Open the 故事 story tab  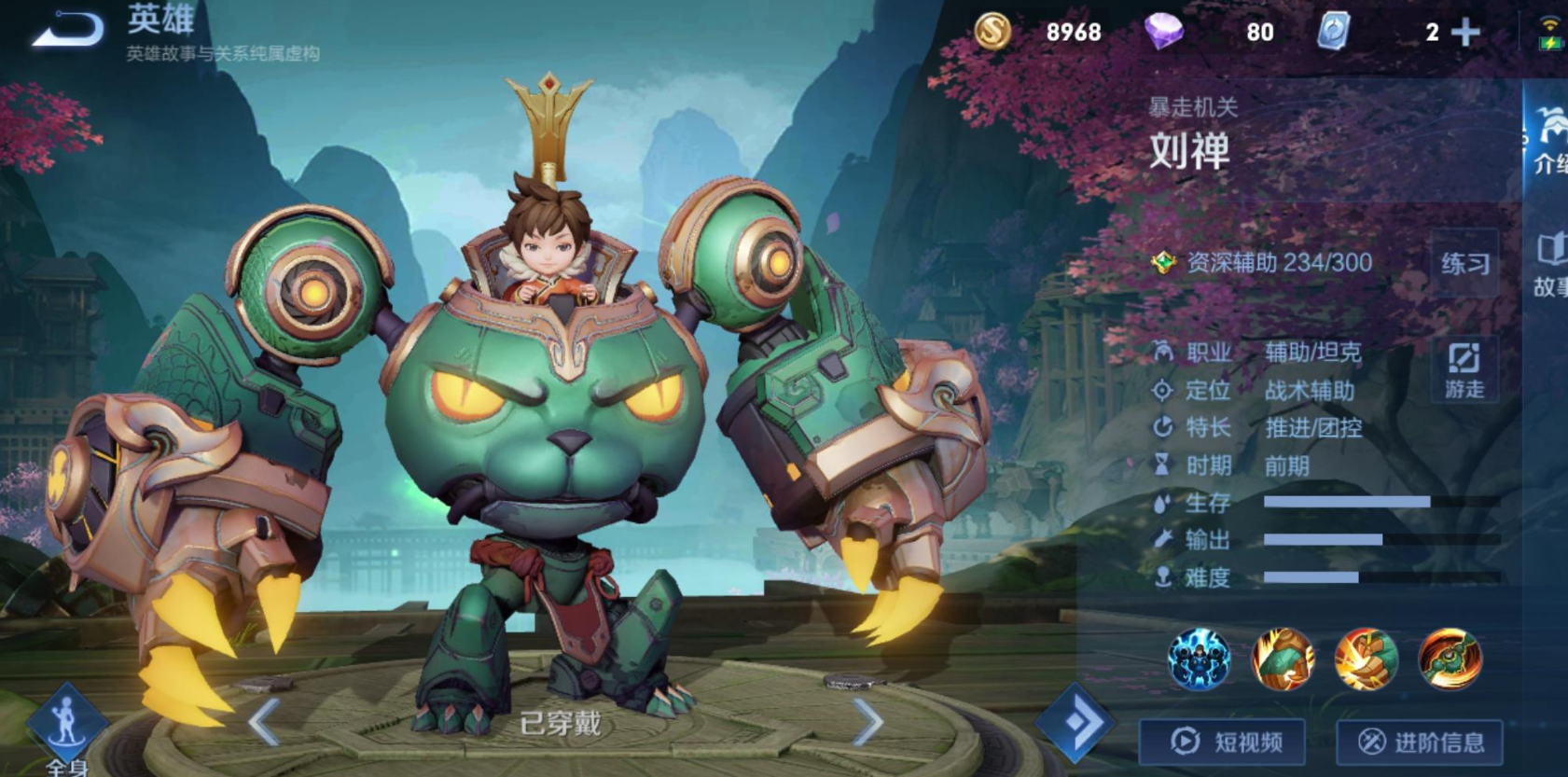pyautogui.click(x=1549, y=266)
